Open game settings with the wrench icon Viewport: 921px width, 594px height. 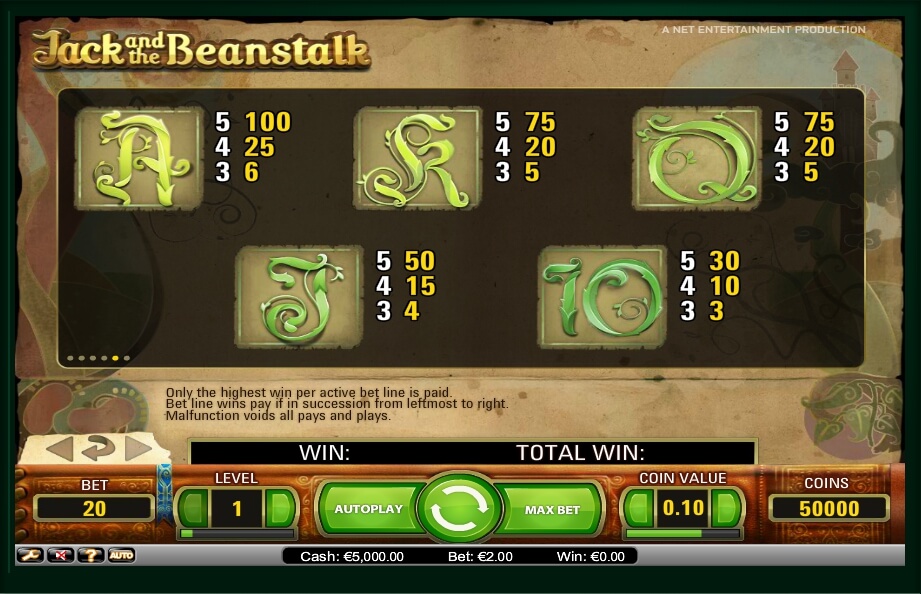click(29, 555)
